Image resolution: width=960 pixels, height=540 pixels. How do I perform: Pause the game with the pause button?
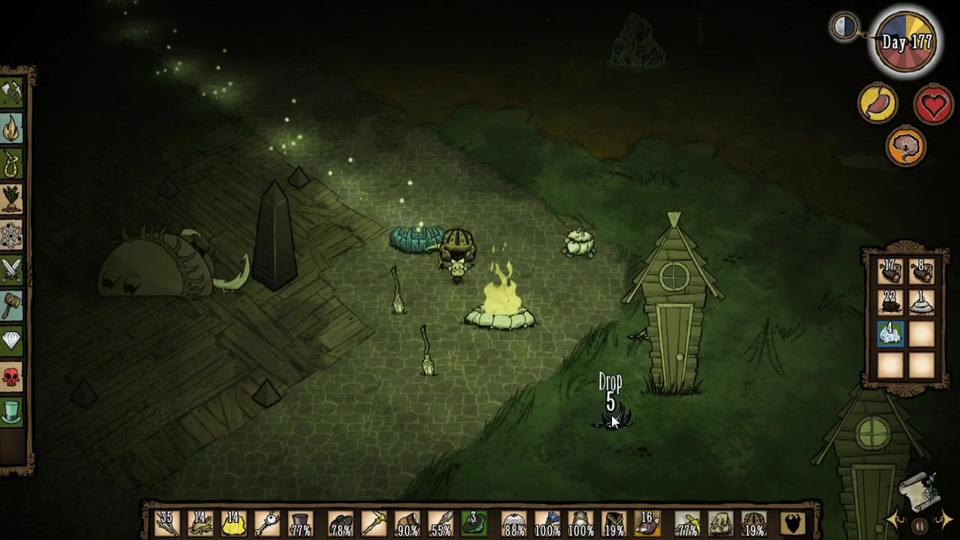(919, 524)
